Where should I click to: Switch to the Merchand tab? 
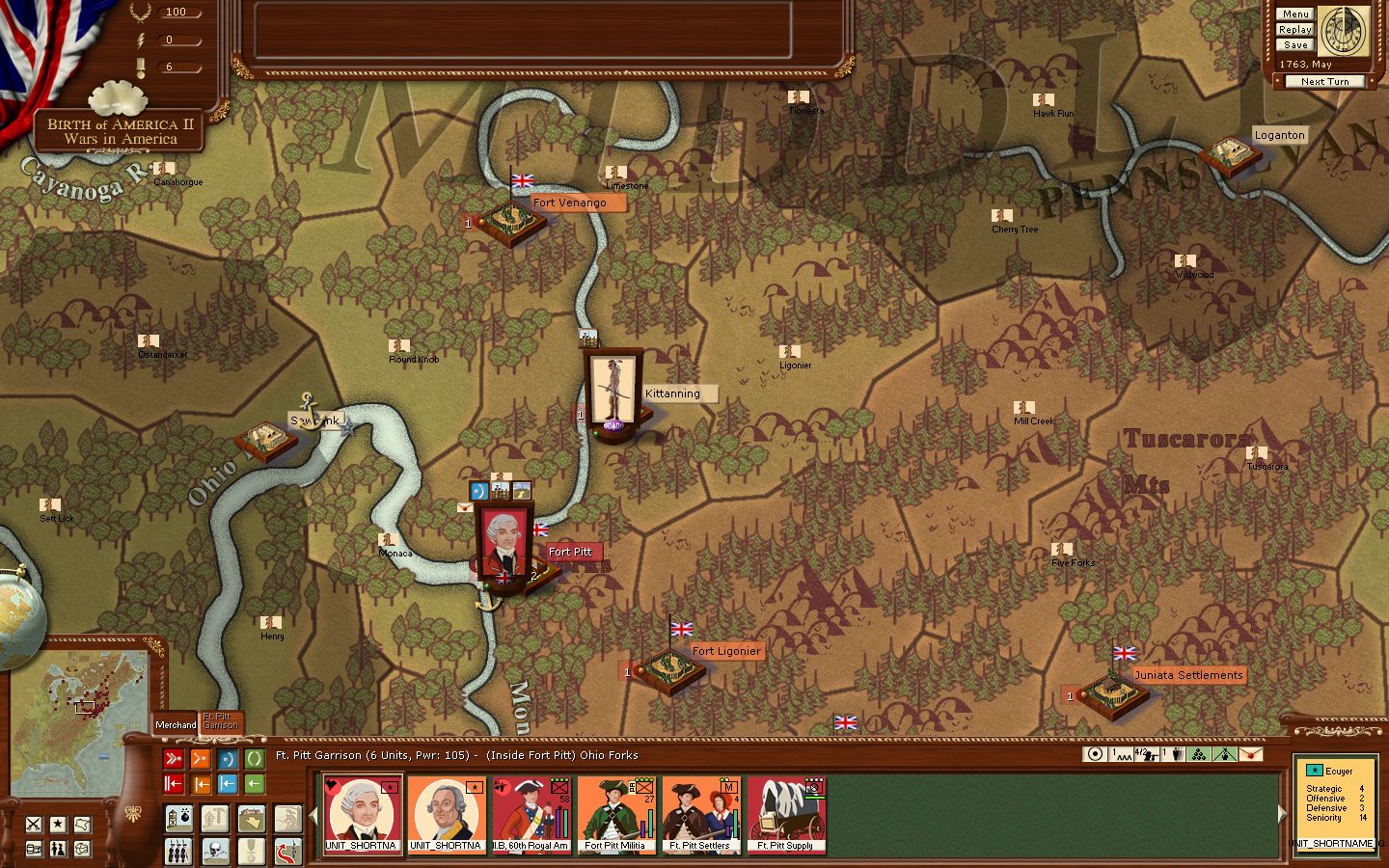[176, 724]
